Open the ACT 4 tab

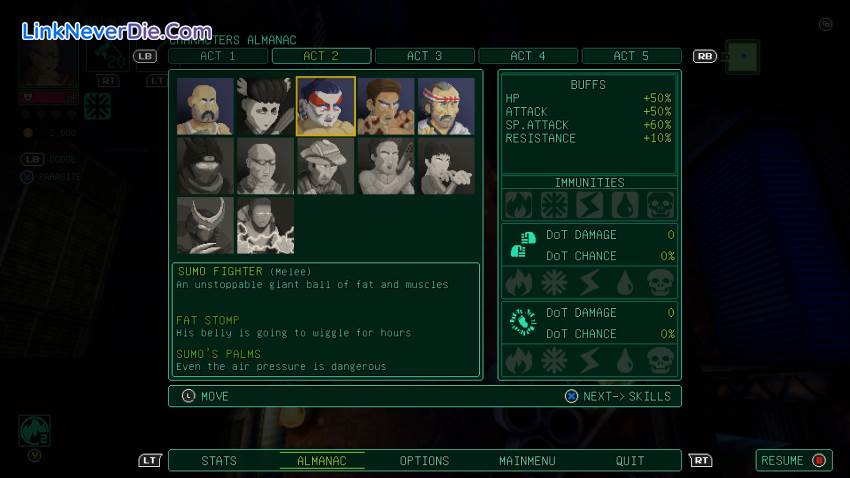click(x=528, y=56)
